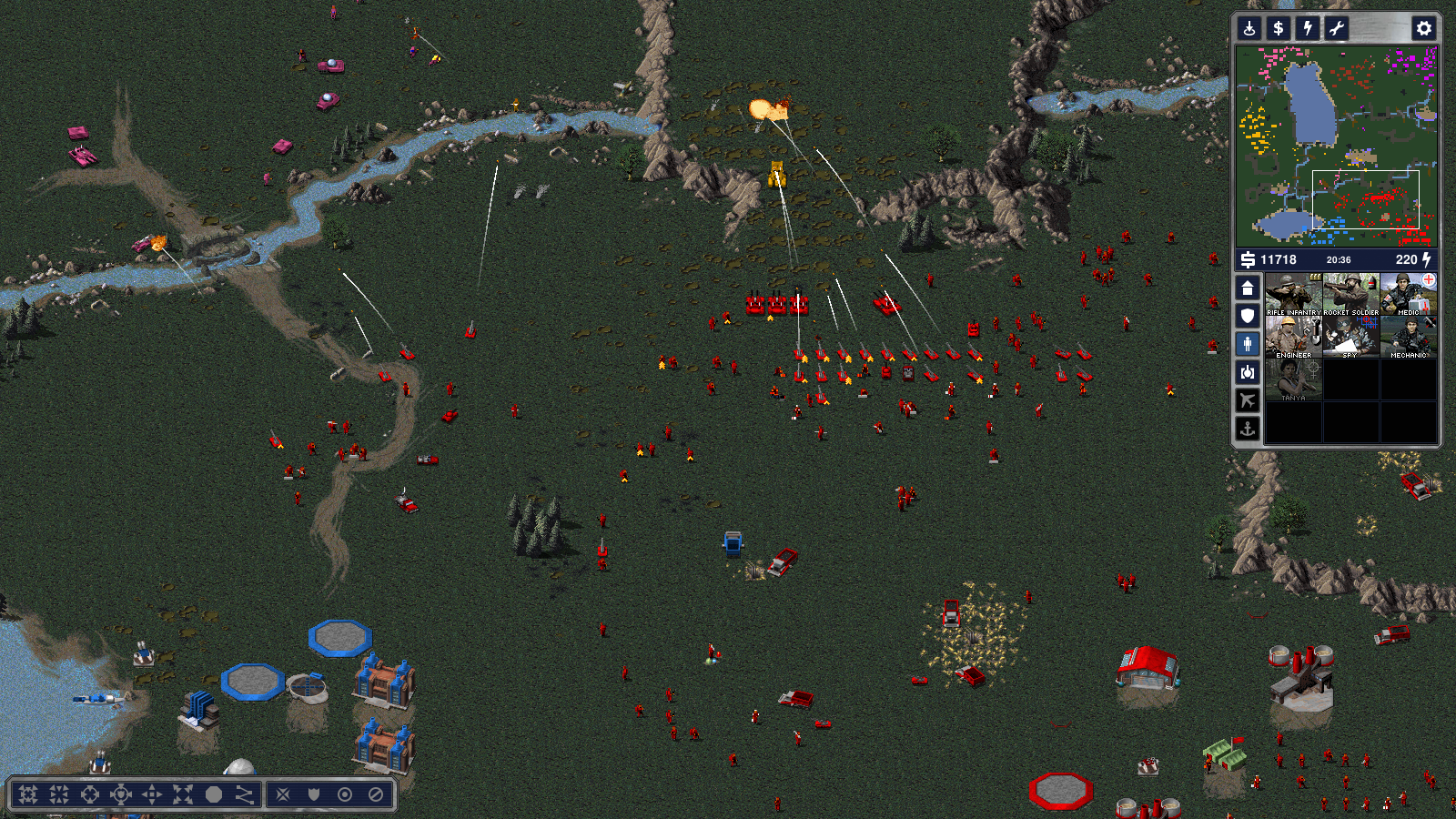The width and height of the screenshot is (1456, 819).
Task: Open the game options gear menu
Action: point(1424,28)
